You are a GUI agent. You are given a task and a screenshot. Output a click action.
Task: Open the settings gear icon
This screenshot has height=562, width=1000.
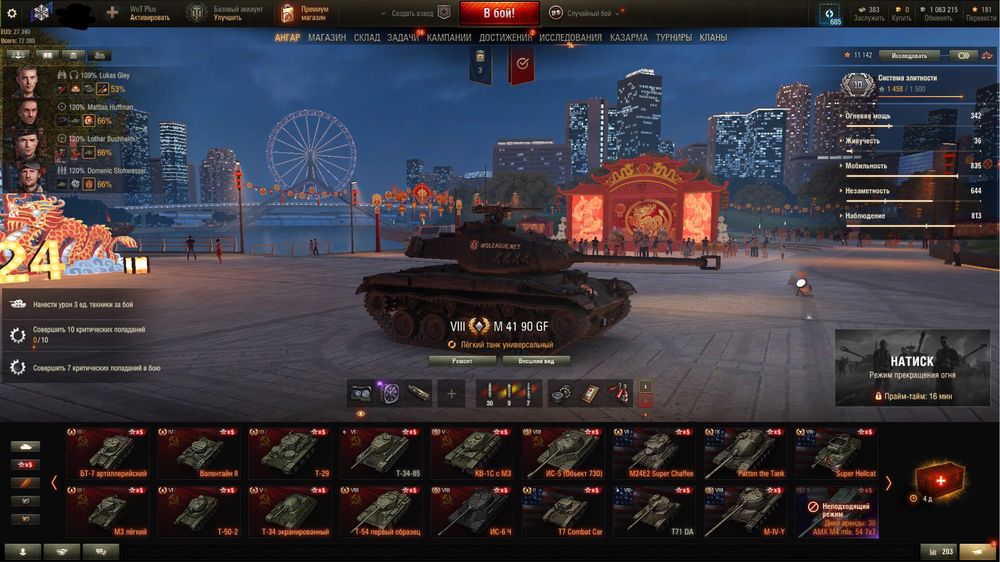click(12, 13)
